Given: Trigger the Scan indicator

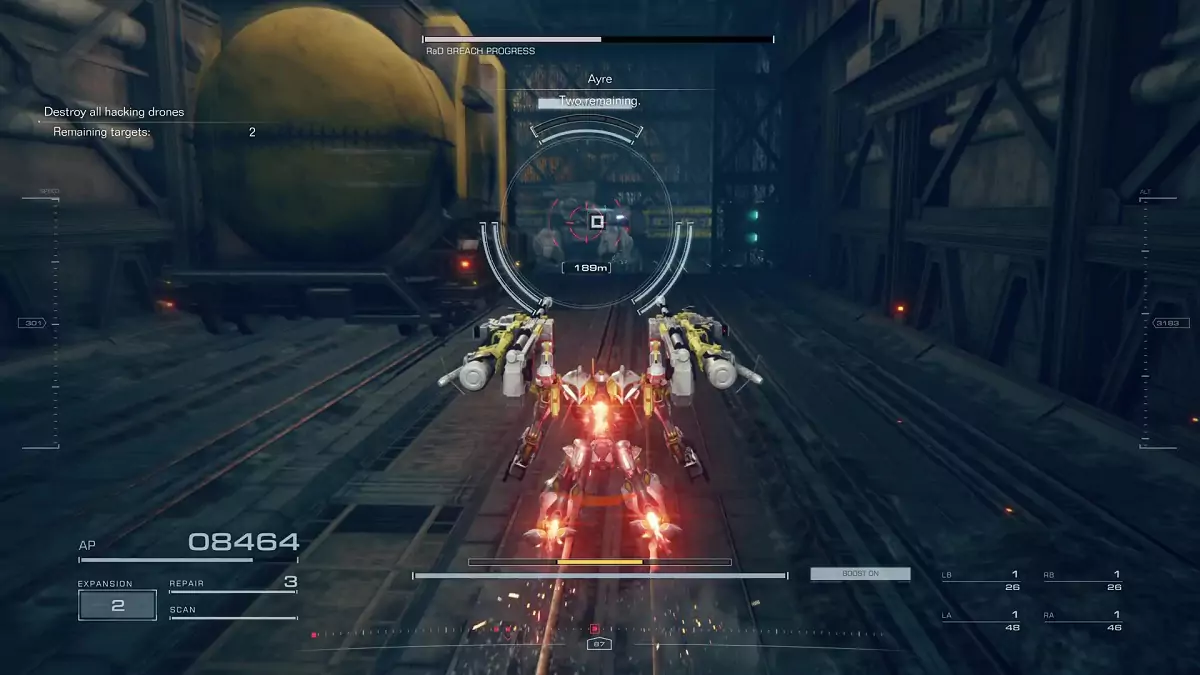Looking at the screenshot, I should 233,610.
